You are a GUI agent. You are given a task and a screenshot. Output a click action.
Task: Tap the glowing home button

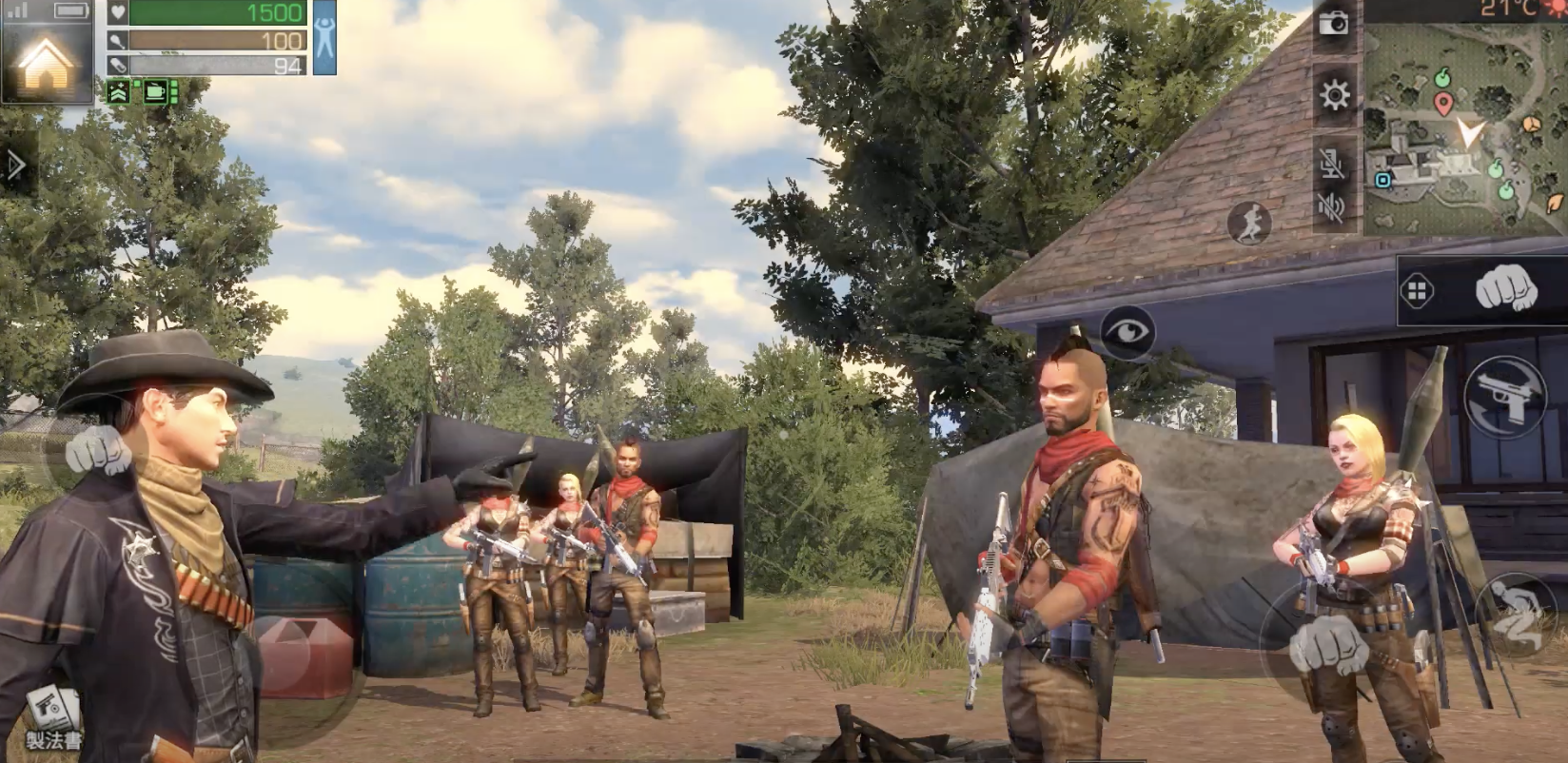46,63
